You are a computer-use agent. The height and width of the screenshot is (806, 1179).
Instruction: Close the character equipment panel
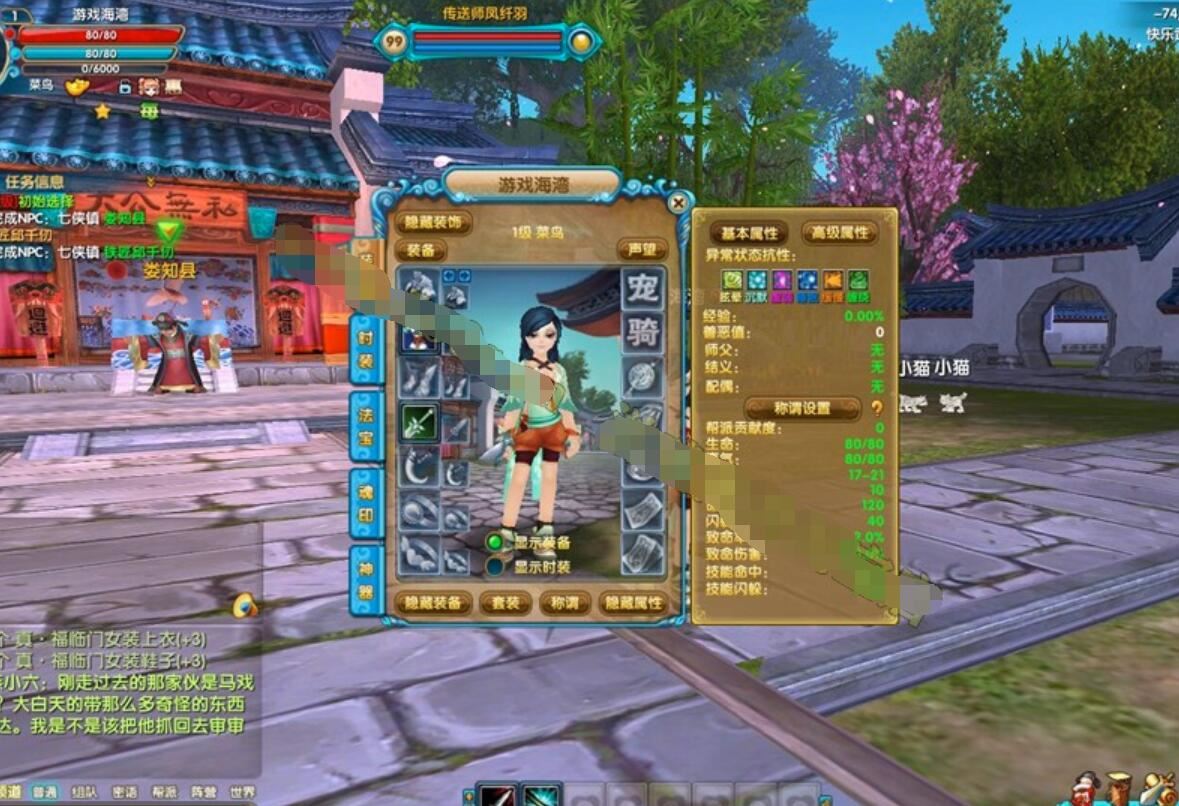click(x=678, y=203)
